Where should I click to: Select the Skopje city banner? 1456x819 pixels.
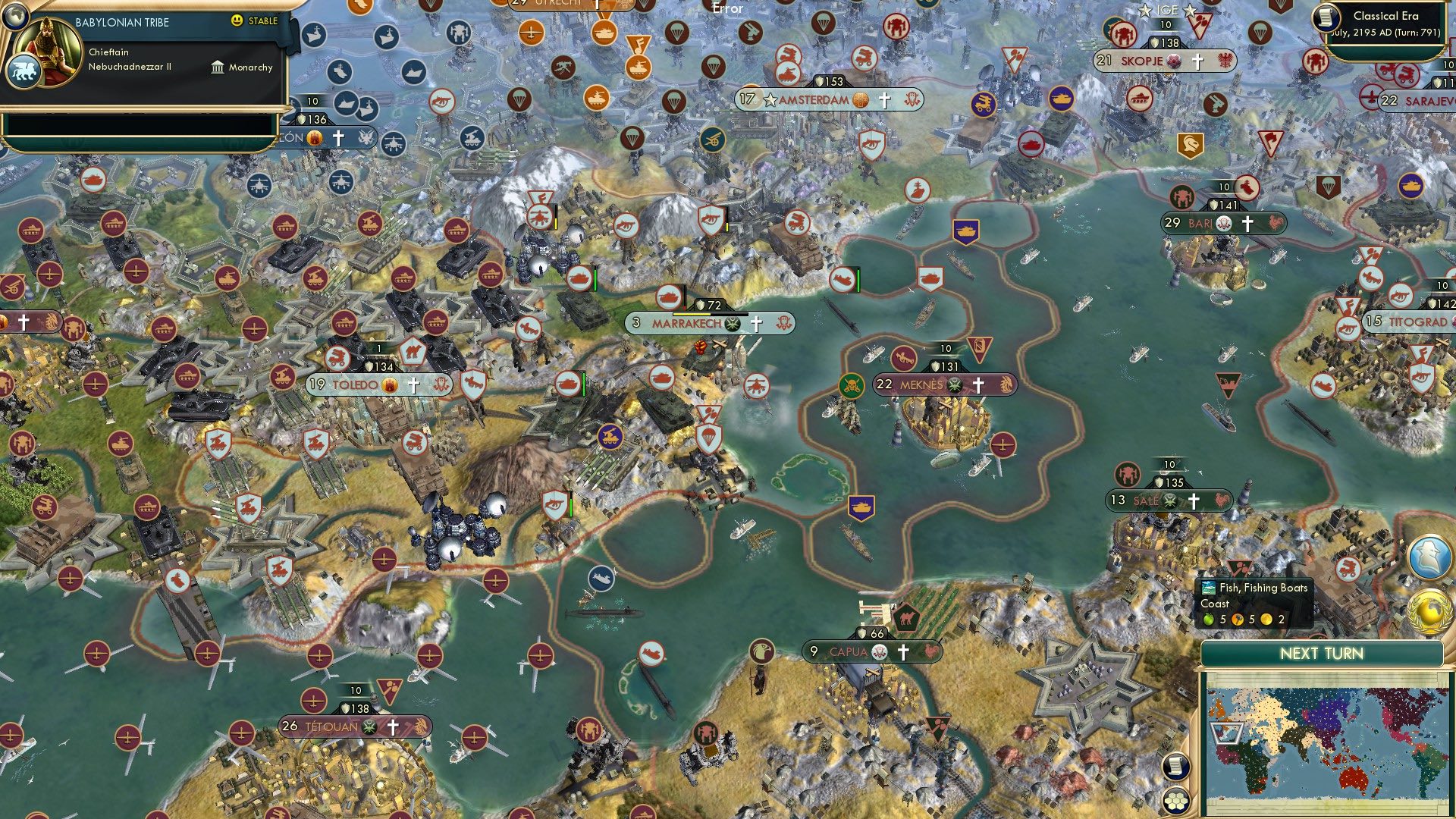(x=1141, y=61)
